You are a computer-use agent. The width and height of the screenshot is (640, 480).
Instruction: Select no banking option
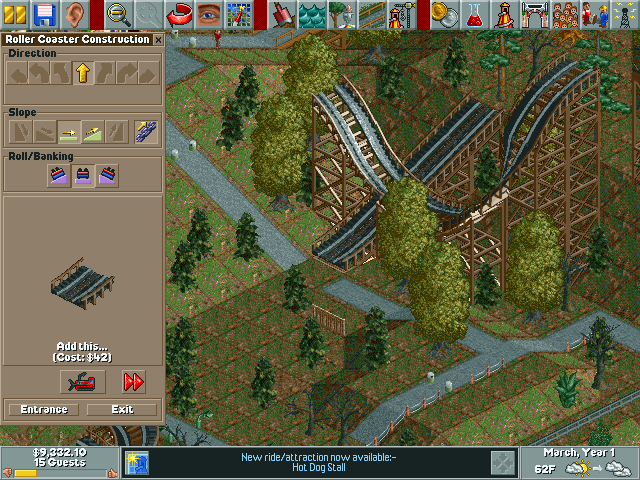point(82,176)
